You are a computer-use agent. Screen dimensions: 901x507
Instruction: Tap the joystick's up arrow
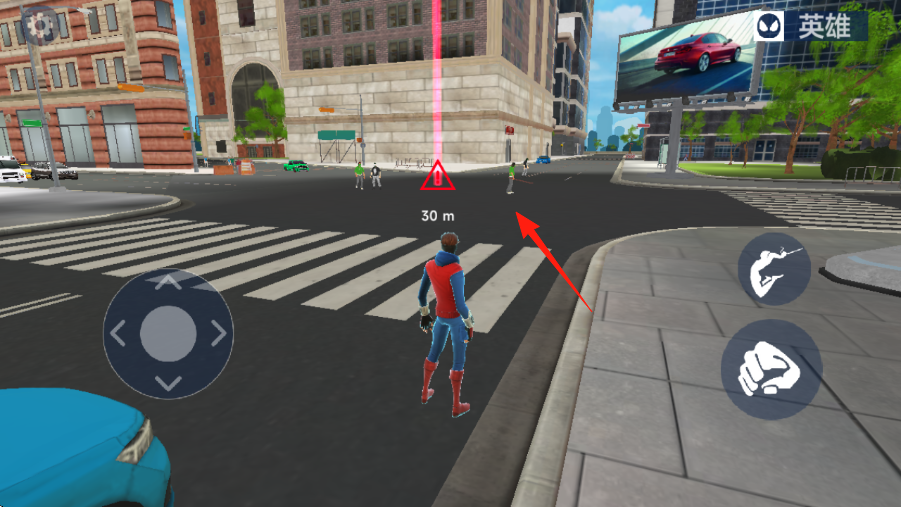tap(168, 283)
